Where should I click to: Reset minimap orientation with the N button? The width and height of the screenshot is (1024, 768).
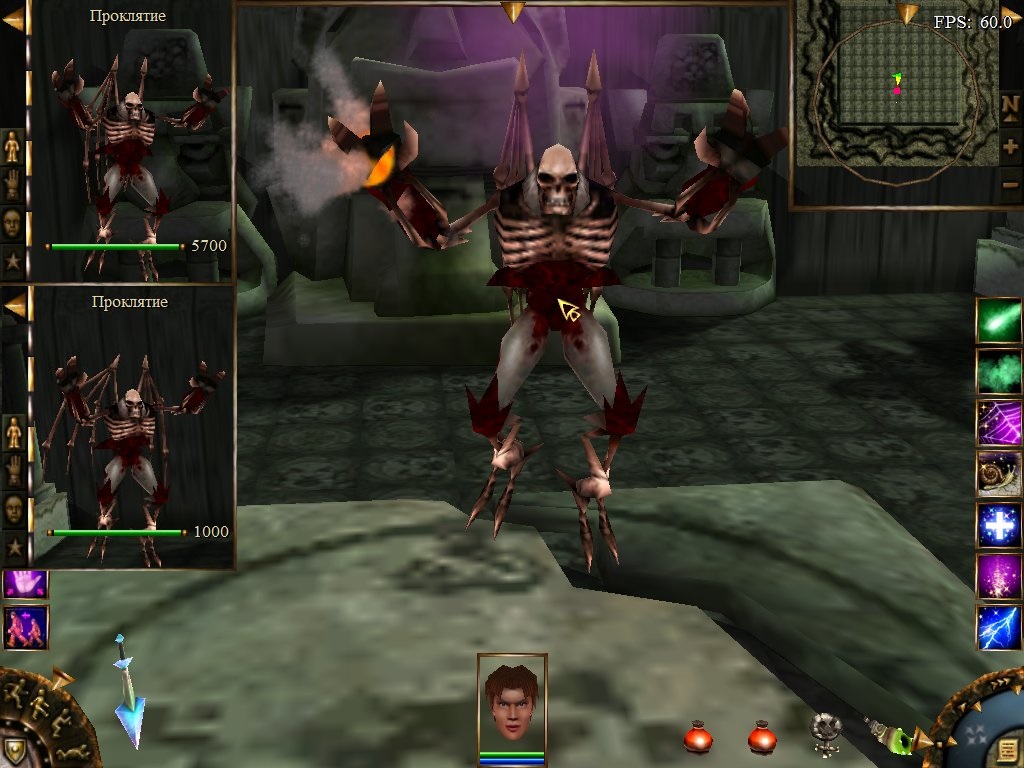point(1010,106)
